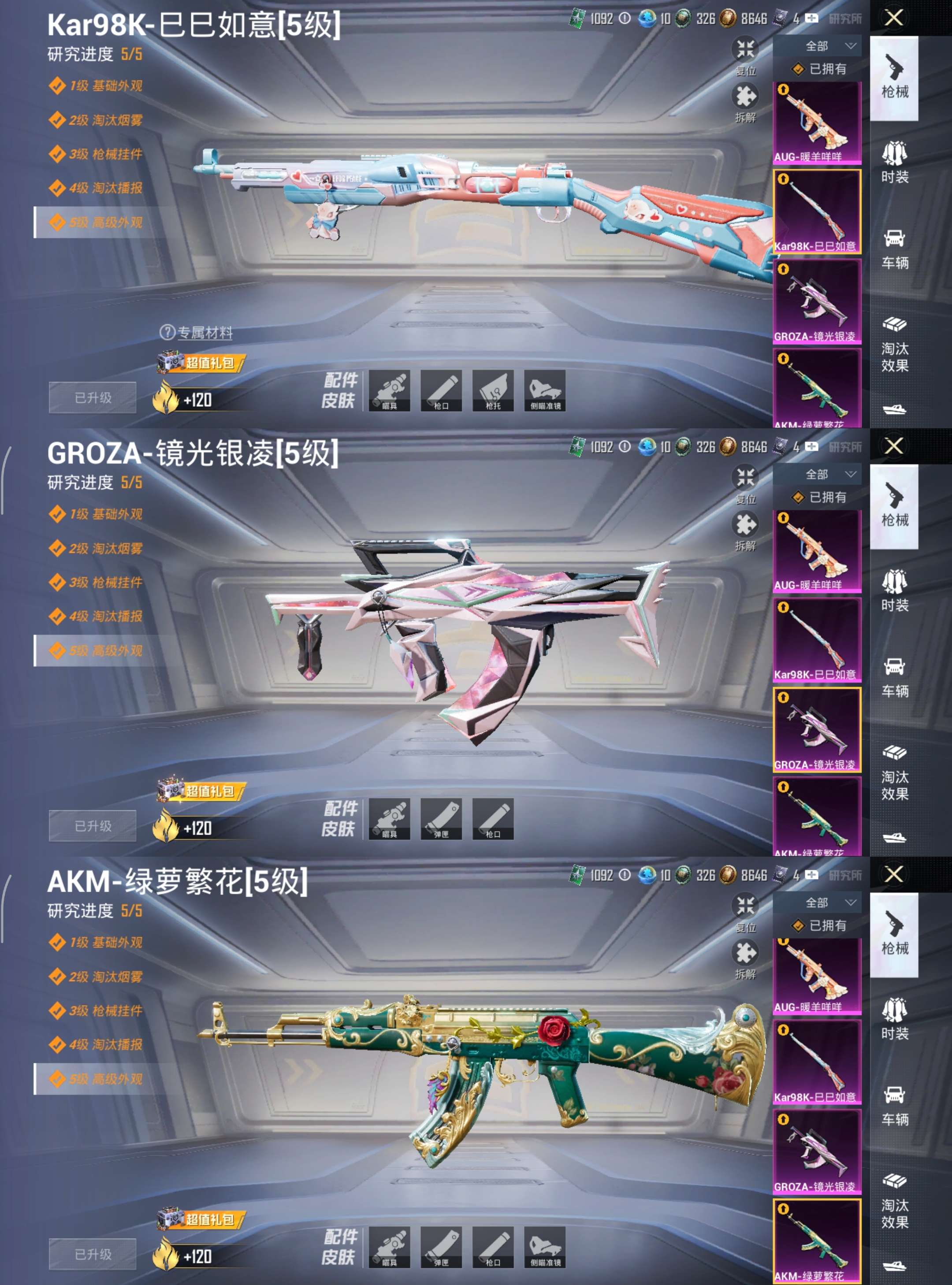Choose the highlighted Kar98K-巳巳如意 skin thumbnail
The image size is (952, 1285).
(817, 211)
